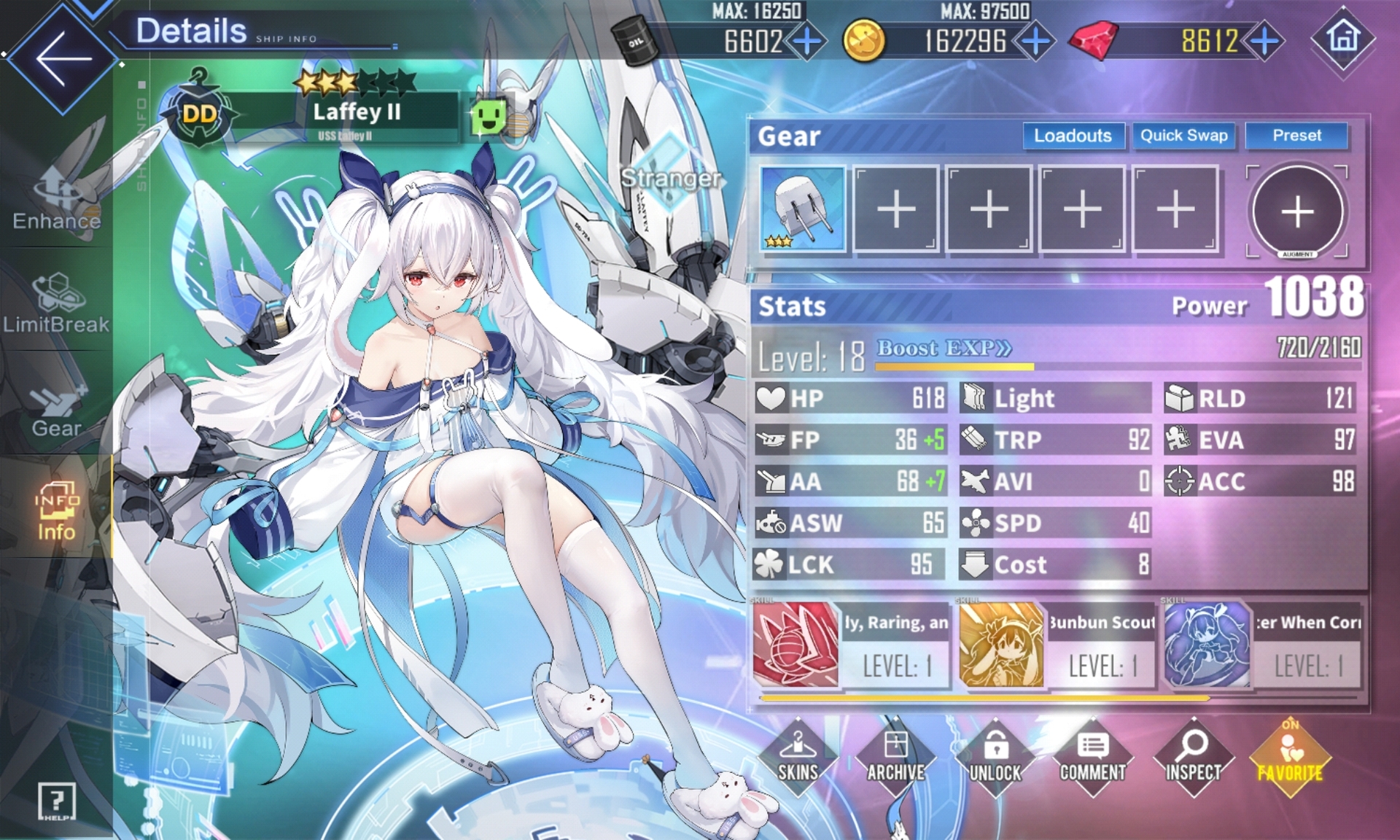Open gear Loadouts

pos(1073,136)
